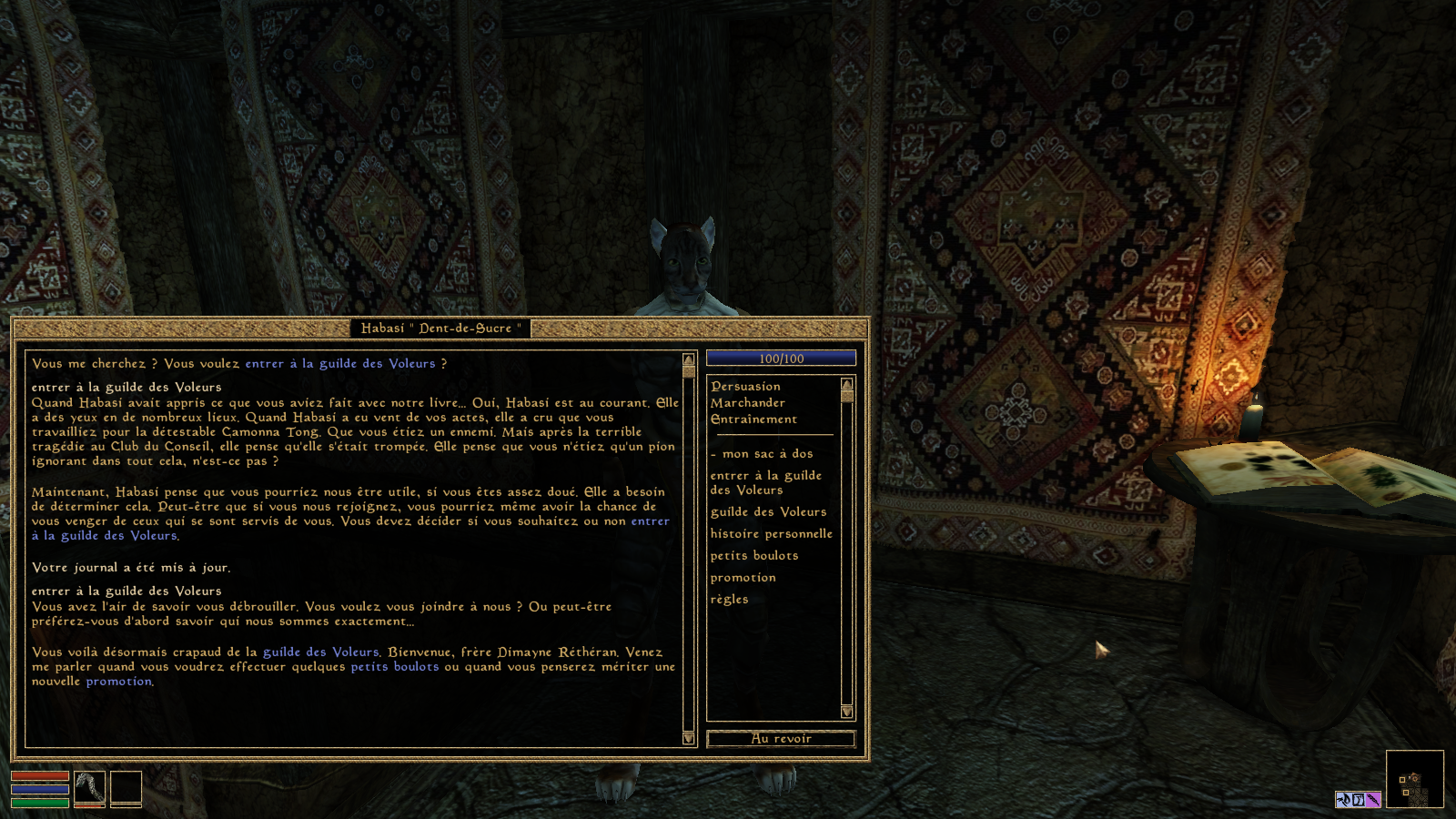Choose the "petits boulots" topic in list

[753, 556]
